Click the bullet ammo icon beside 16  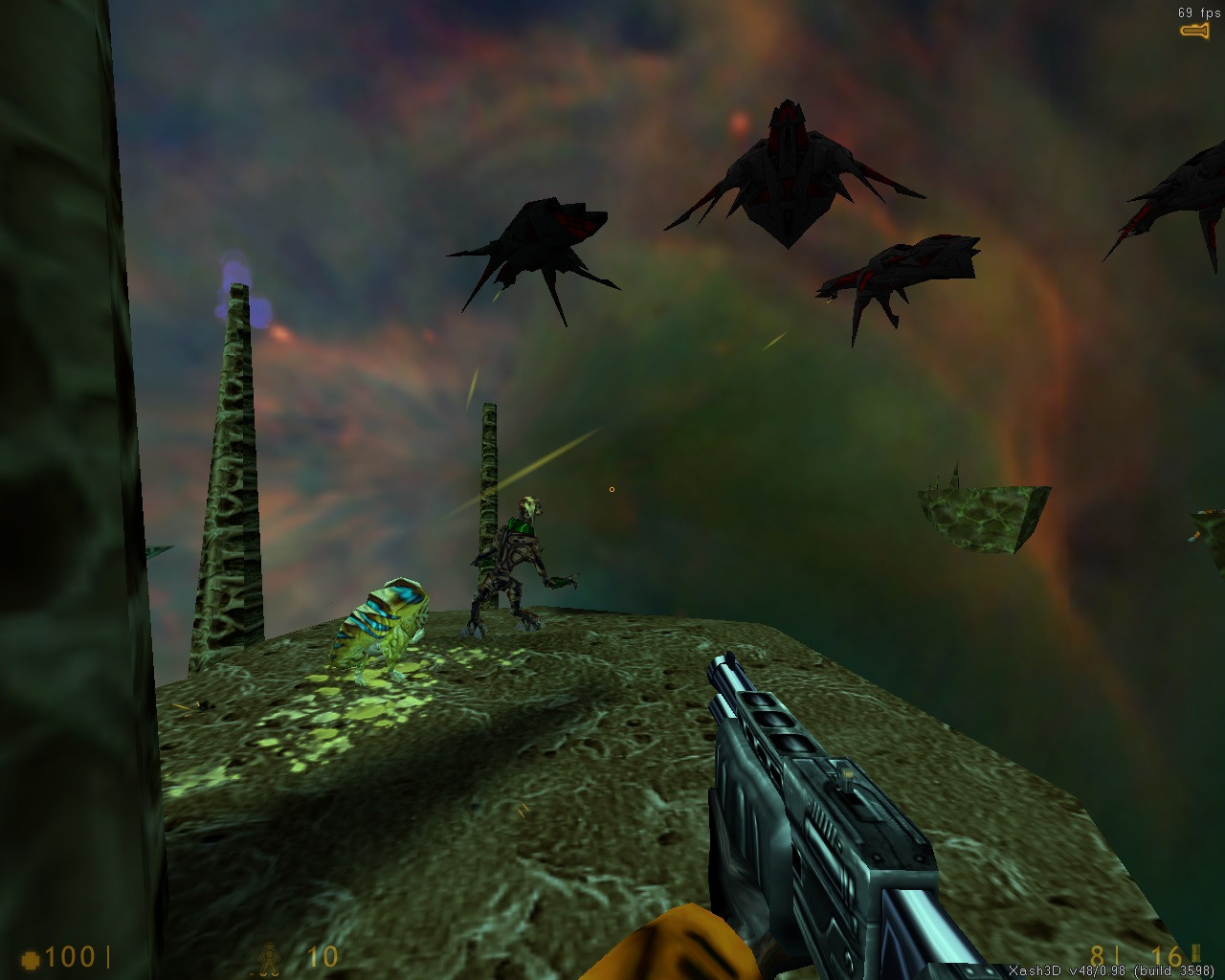[x=1194, y=954]
